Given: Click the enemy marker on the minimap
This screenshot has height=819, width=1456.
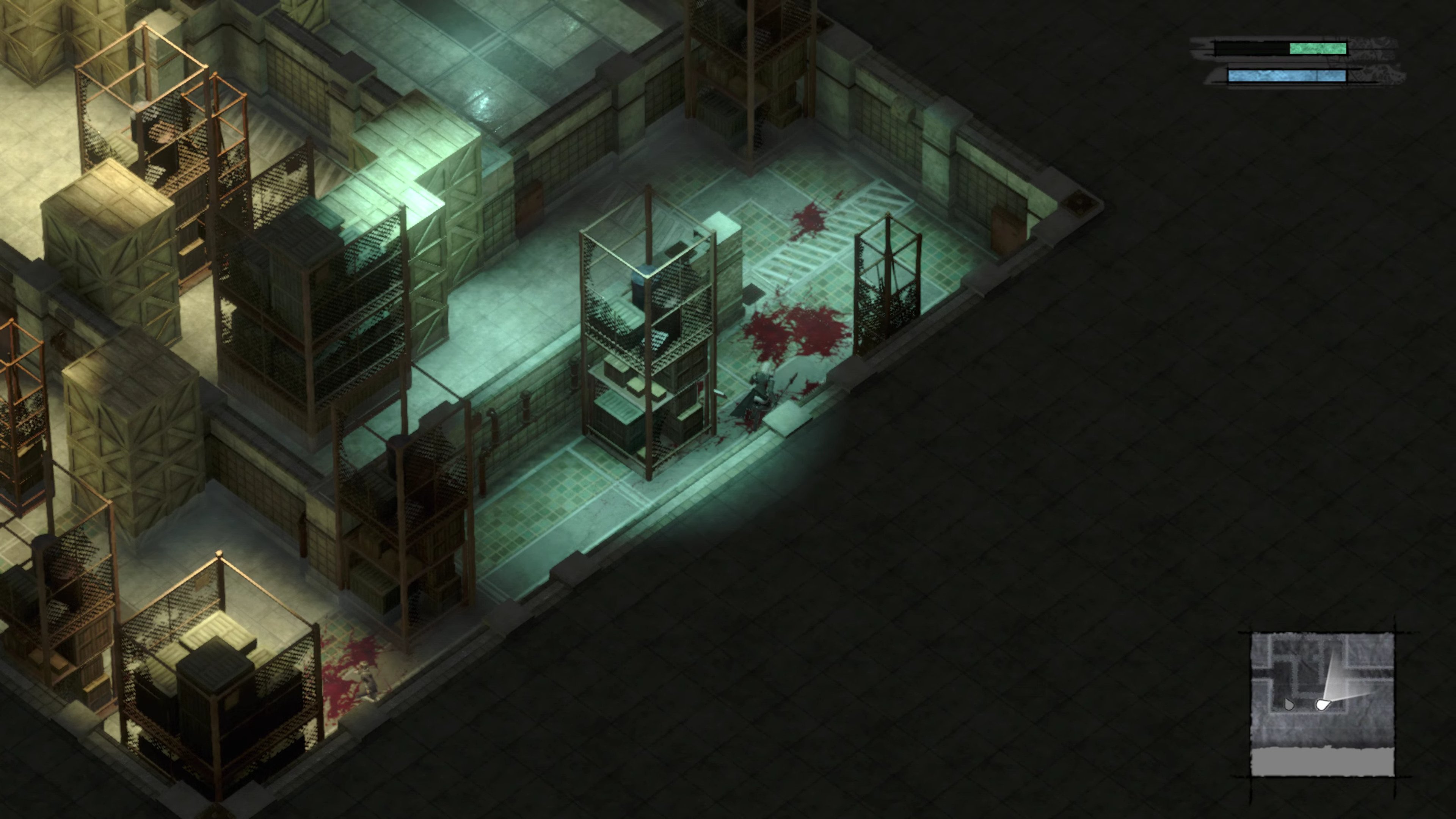Looking at the screenshot, I should pos(1289,704).
